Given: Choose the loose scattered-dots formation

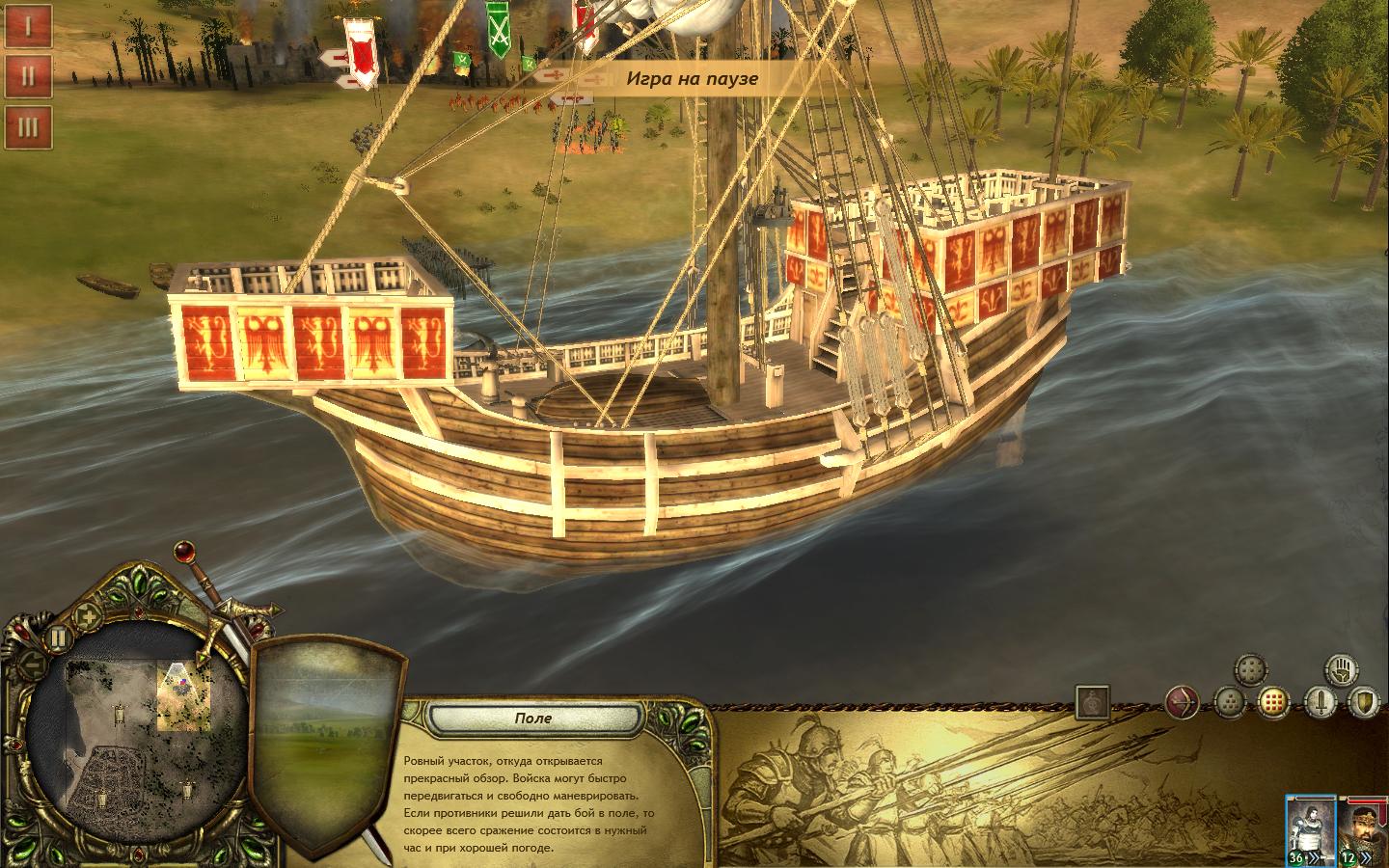Looking at the screenshot, I should point(1251,669).
